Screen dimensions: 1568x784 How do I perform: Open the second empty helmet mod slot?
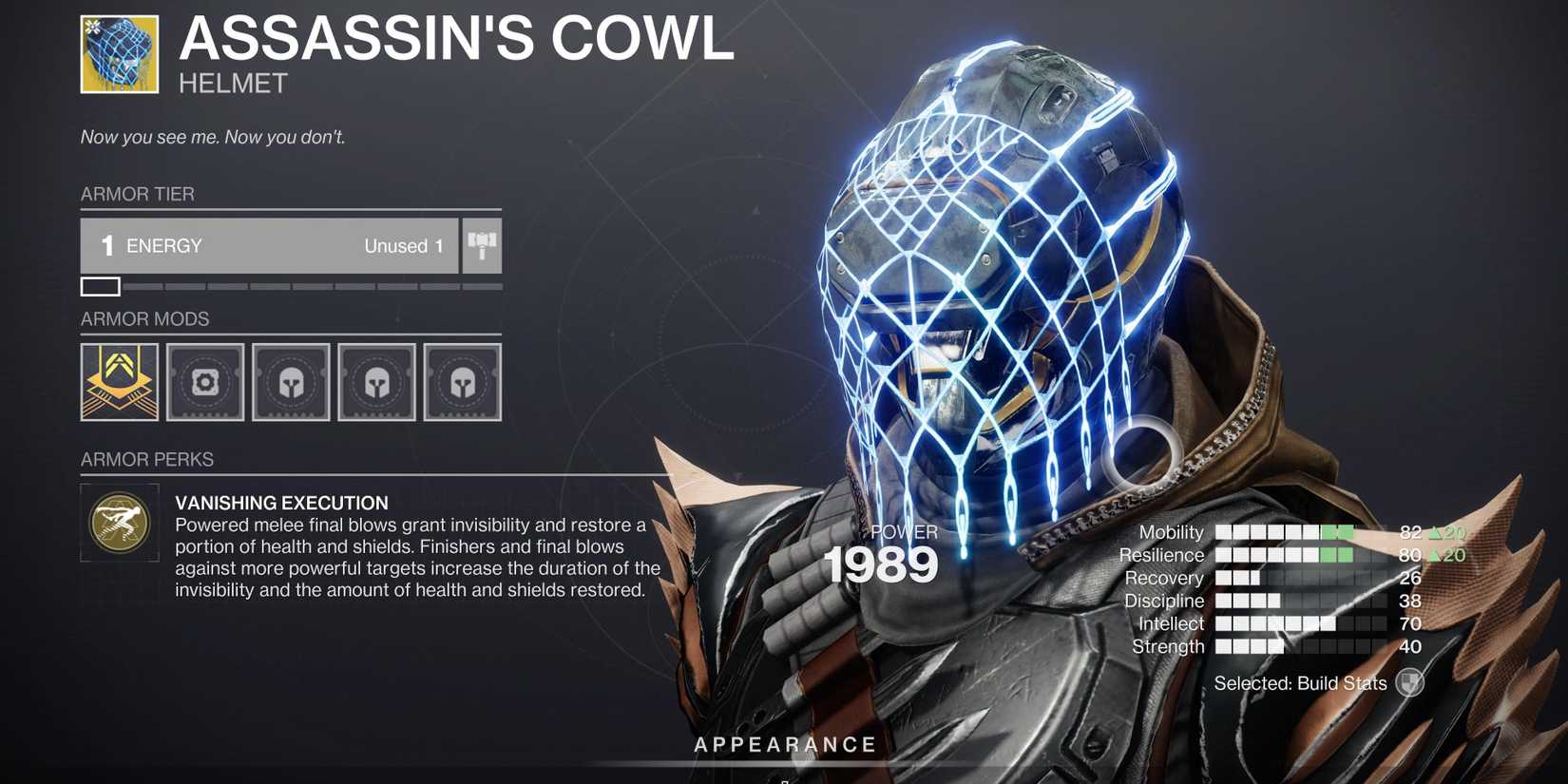(291, 381)
